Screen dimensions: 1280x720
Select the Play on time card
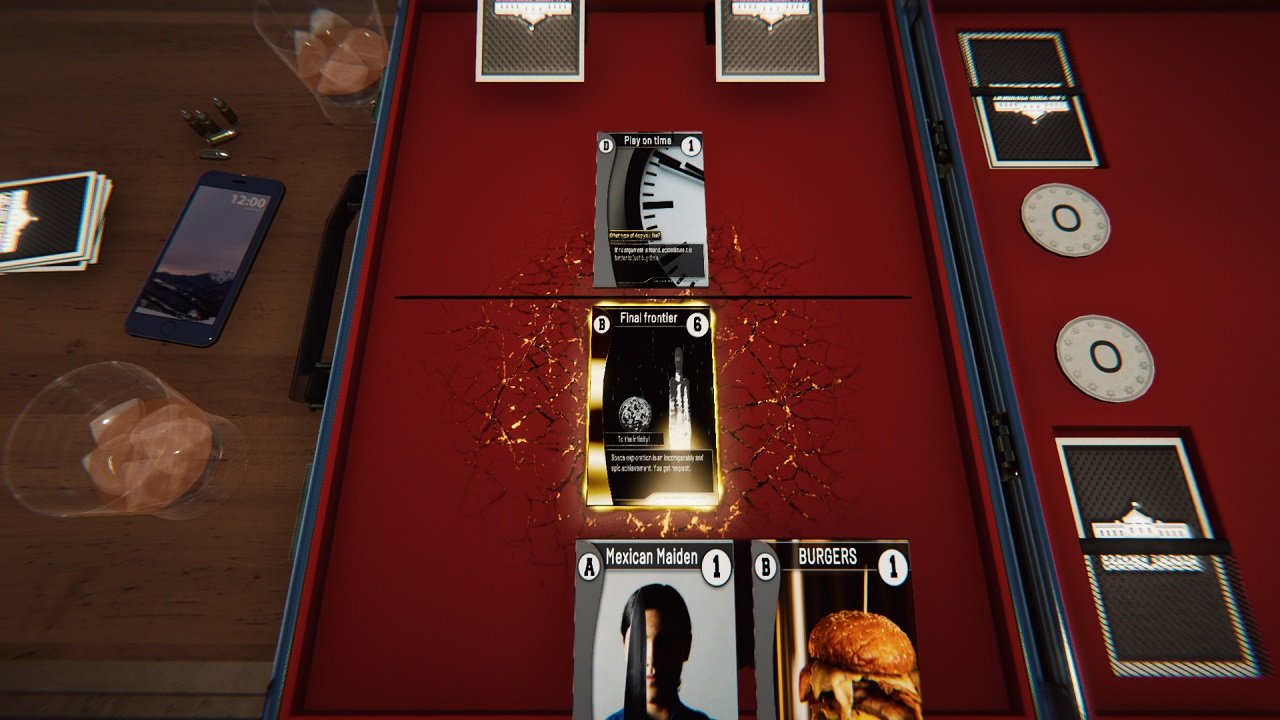click(x=650, y=210)
